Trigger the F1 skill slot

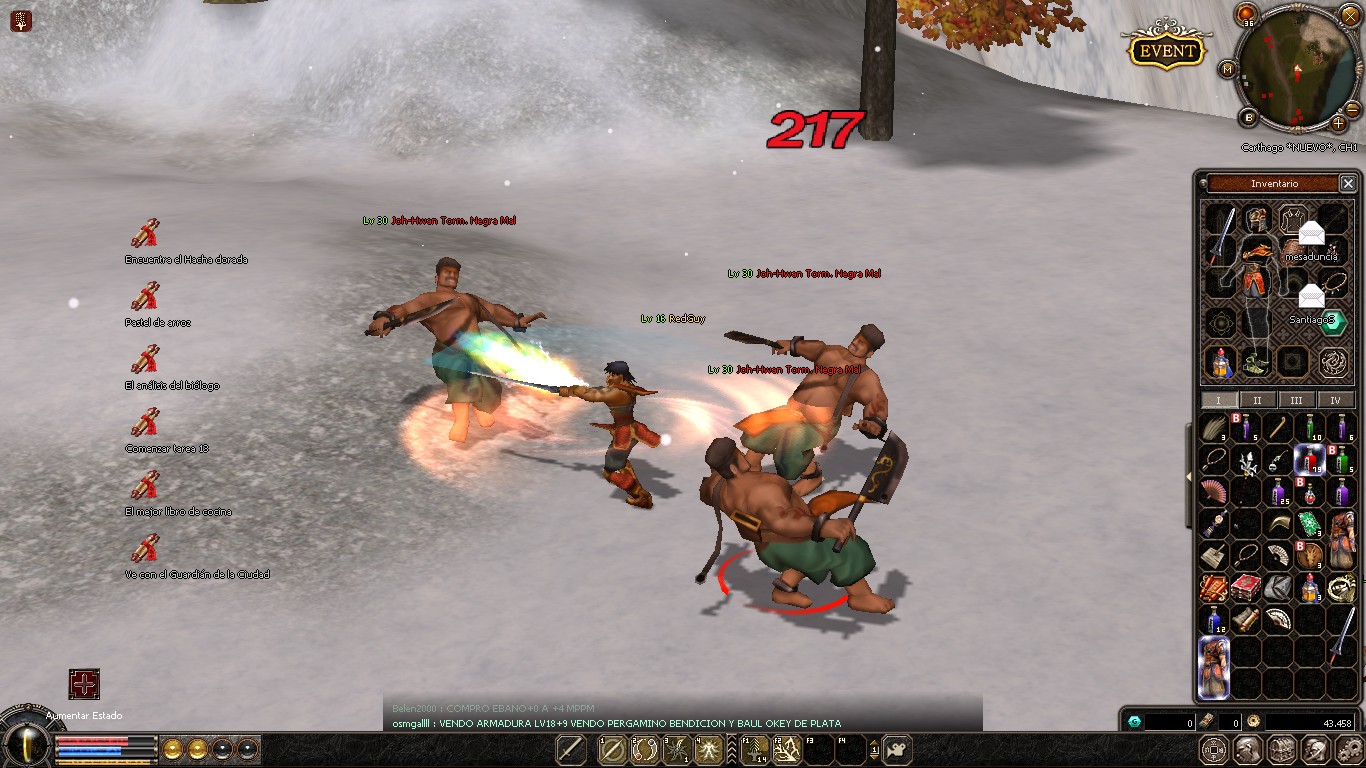[754, 750]
